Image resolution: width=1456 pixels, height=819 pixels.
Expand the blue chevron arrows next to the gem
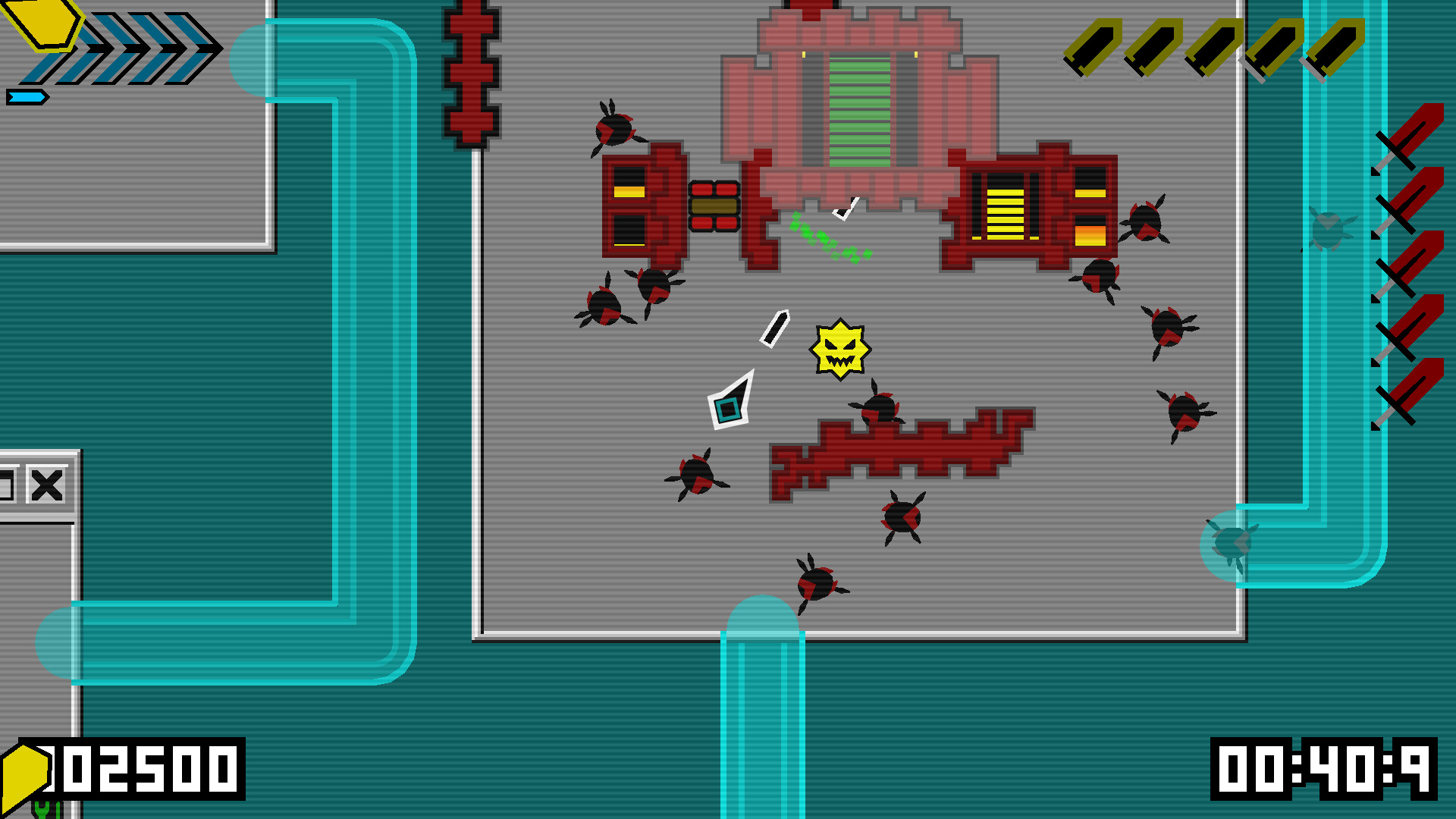(144, 47)
